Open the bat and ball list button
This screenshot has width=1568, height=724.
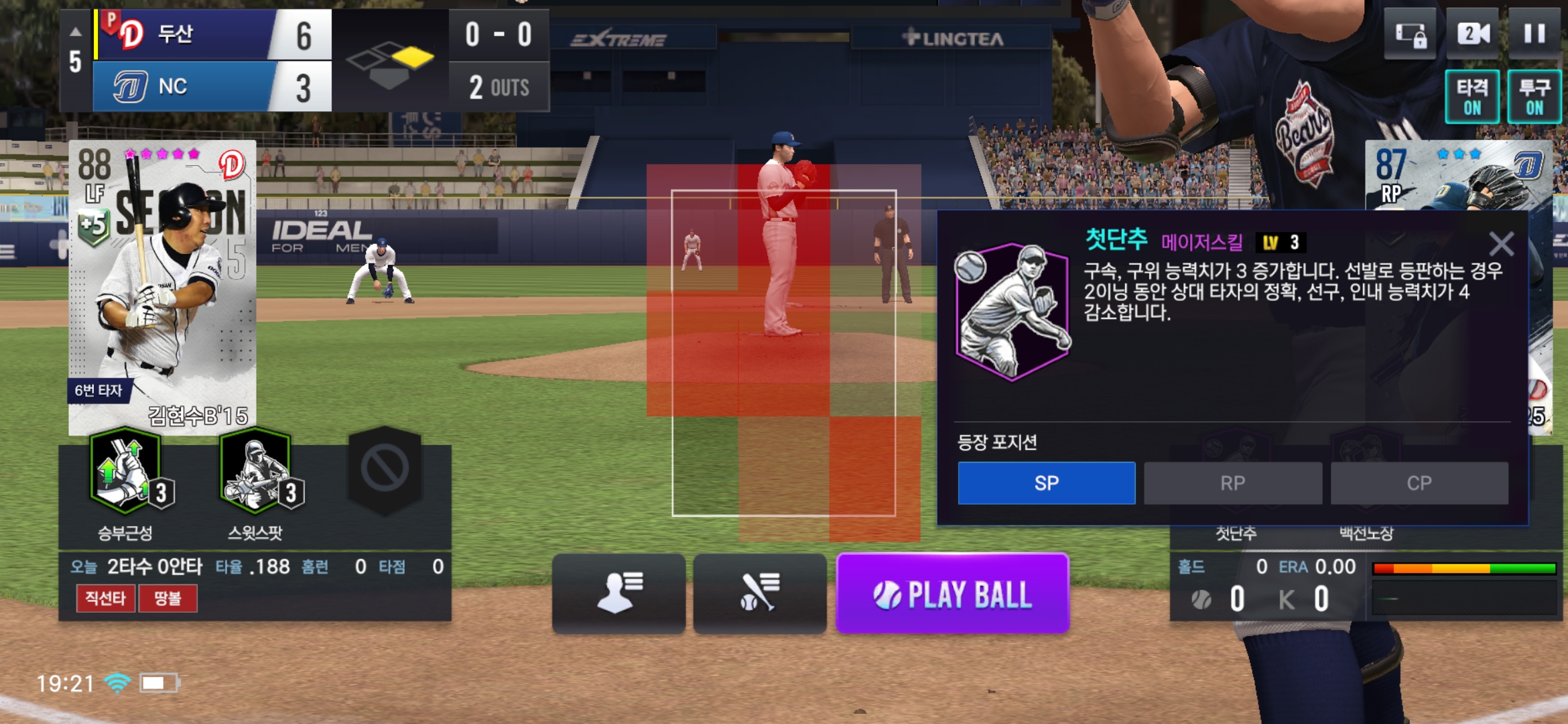759,593
